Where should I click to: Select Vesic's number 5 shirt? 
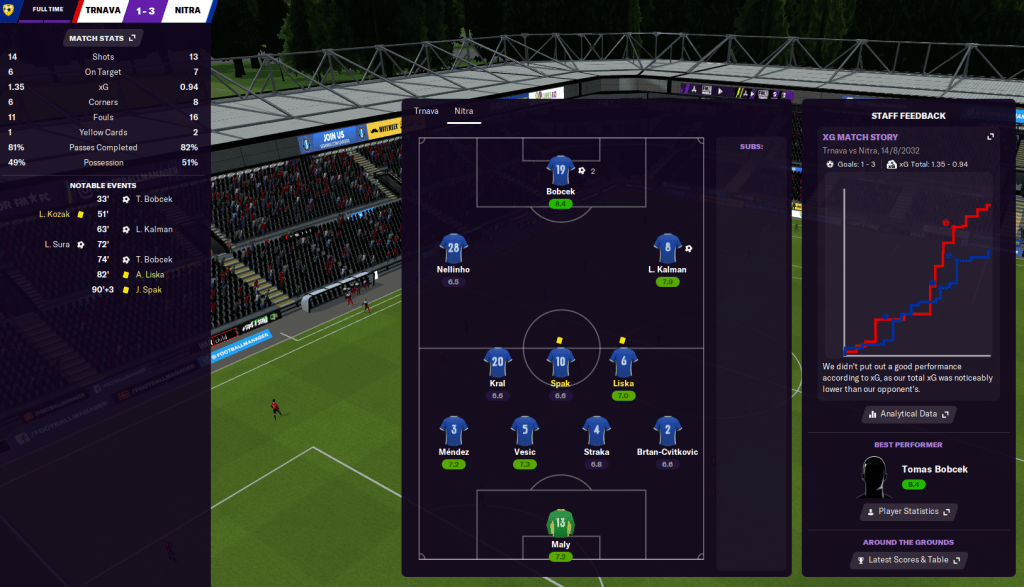click(x=526, y=430)
